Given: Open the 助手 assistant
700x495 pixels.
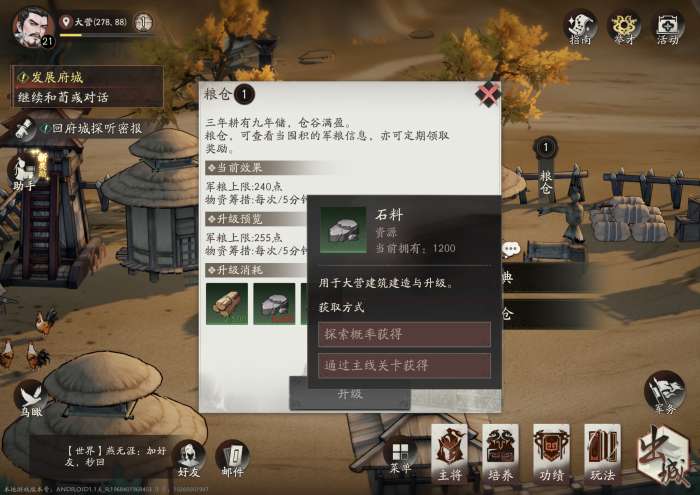Looking at the screenshot, I should click(x=25, y=172).
